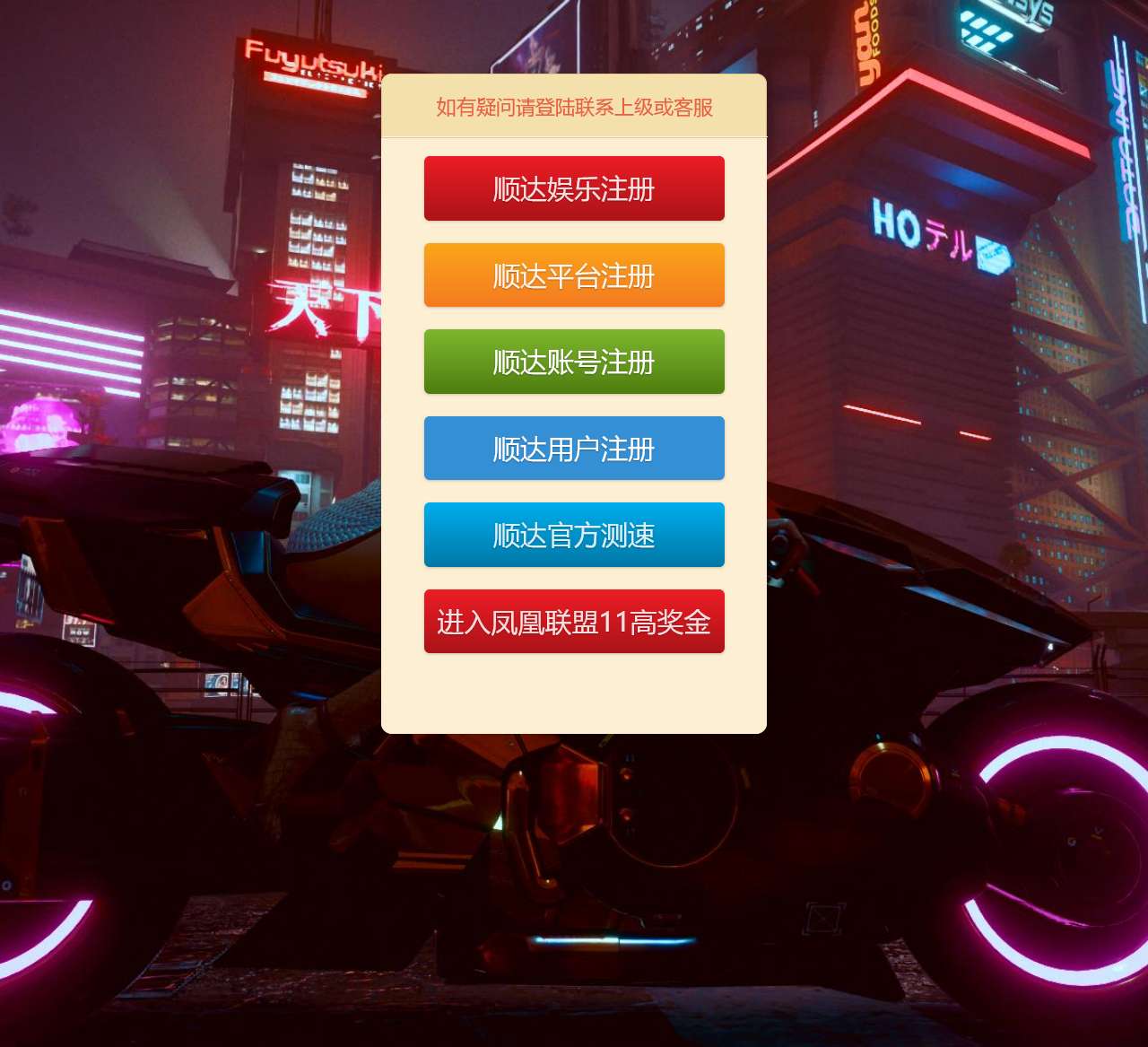Select the green 顺达账号注册 button
This screenshot has width=1148, height=1047.
click(574, 362)
